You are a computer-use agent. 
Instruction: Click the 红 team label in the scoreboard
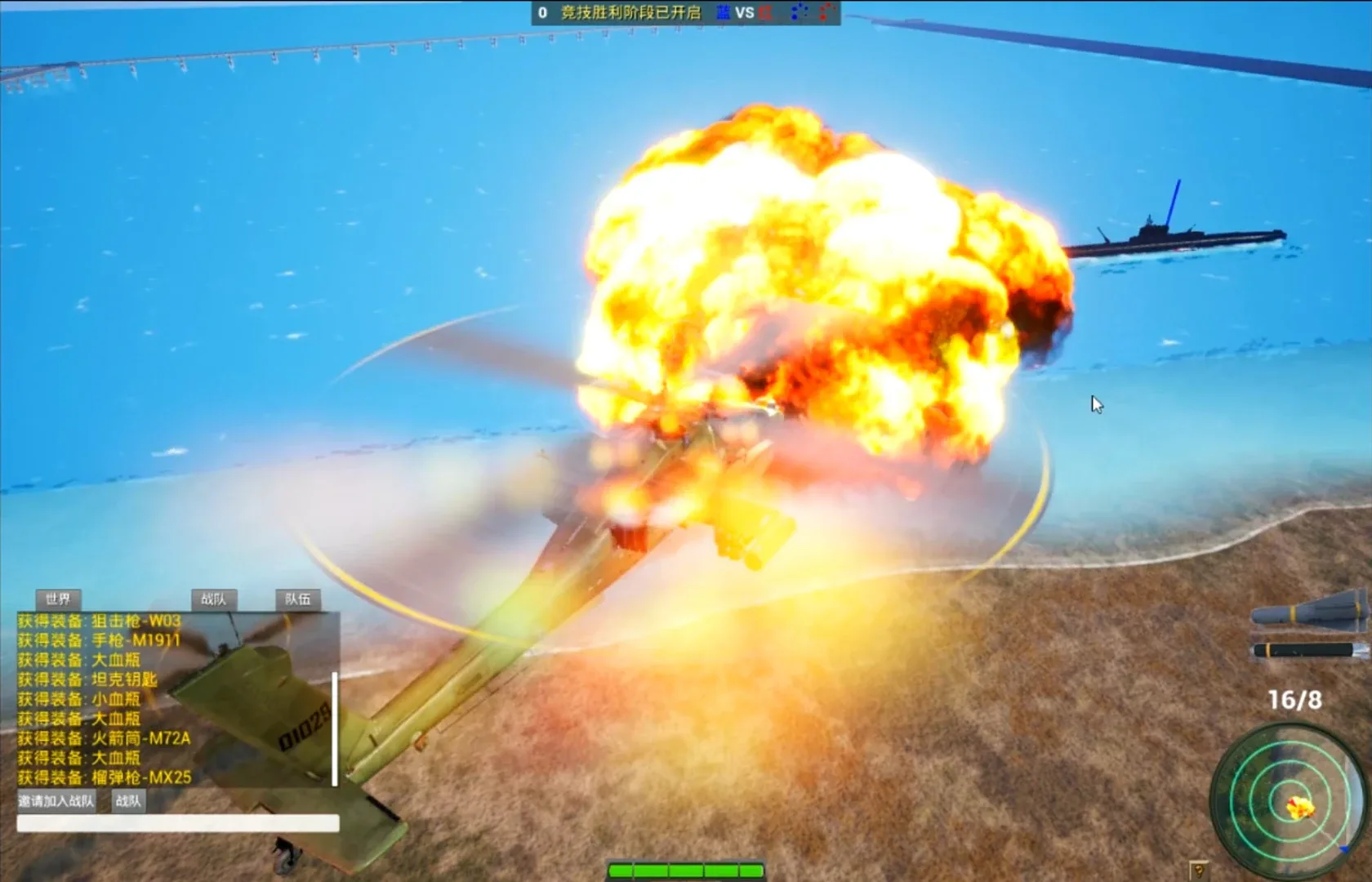pyautogui.click(x=765, y=11)
